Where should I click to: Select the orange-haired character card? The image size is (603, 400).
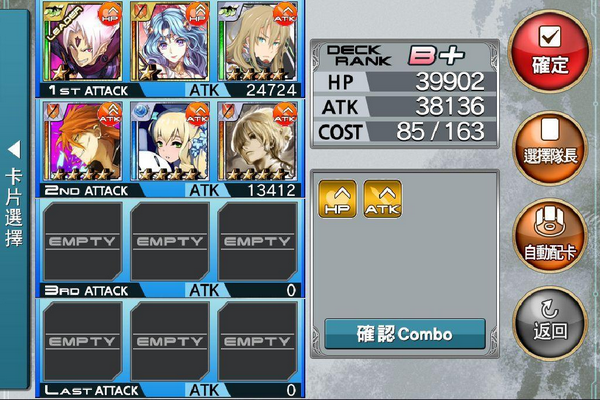82,142
